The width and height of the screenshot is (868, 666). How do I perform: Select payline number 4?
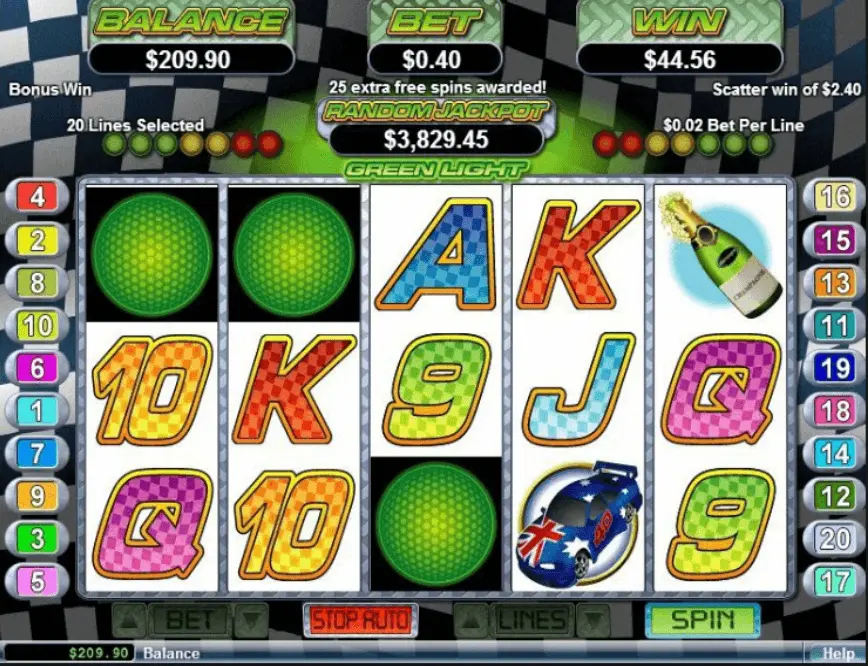37,196
